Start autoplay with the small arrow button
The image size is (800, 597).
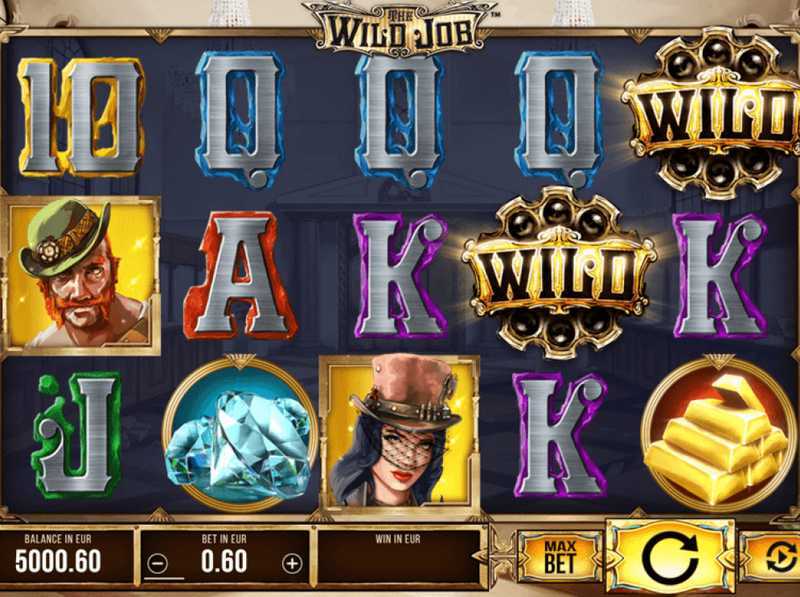tap(776, 557)
